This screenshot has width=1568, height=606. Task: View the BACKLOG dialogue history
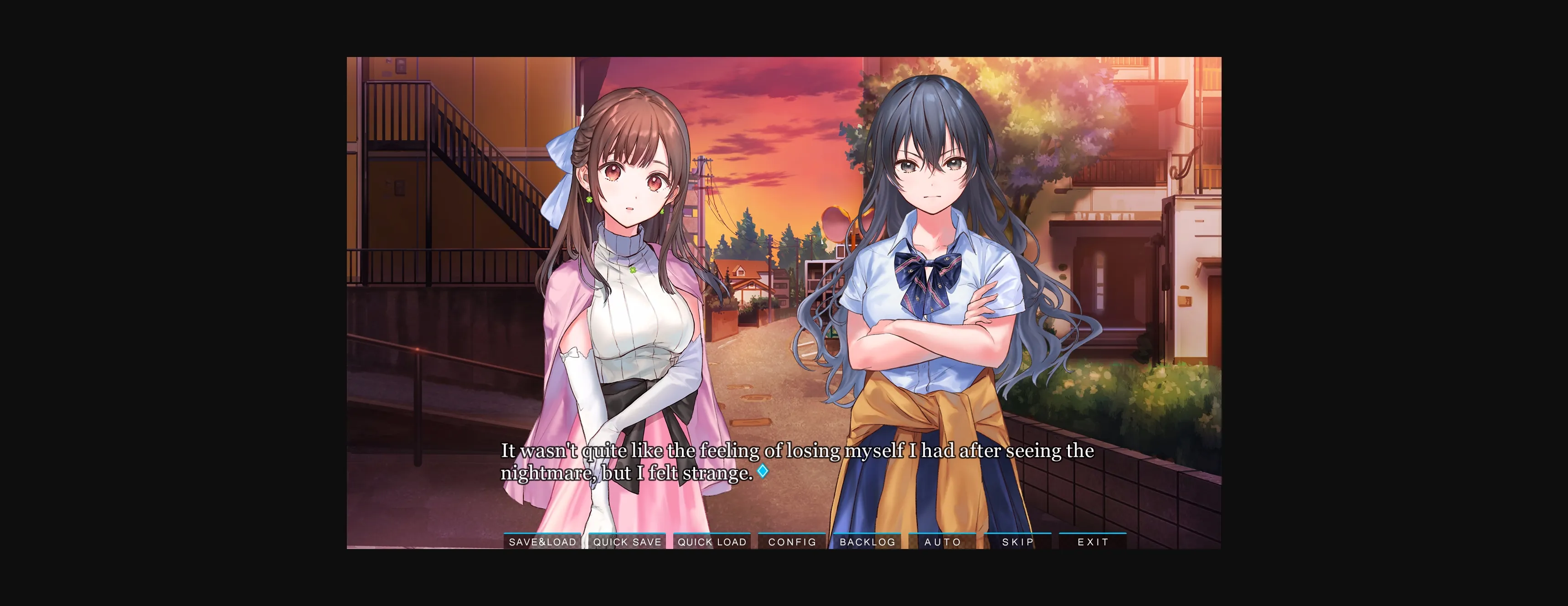867,541
